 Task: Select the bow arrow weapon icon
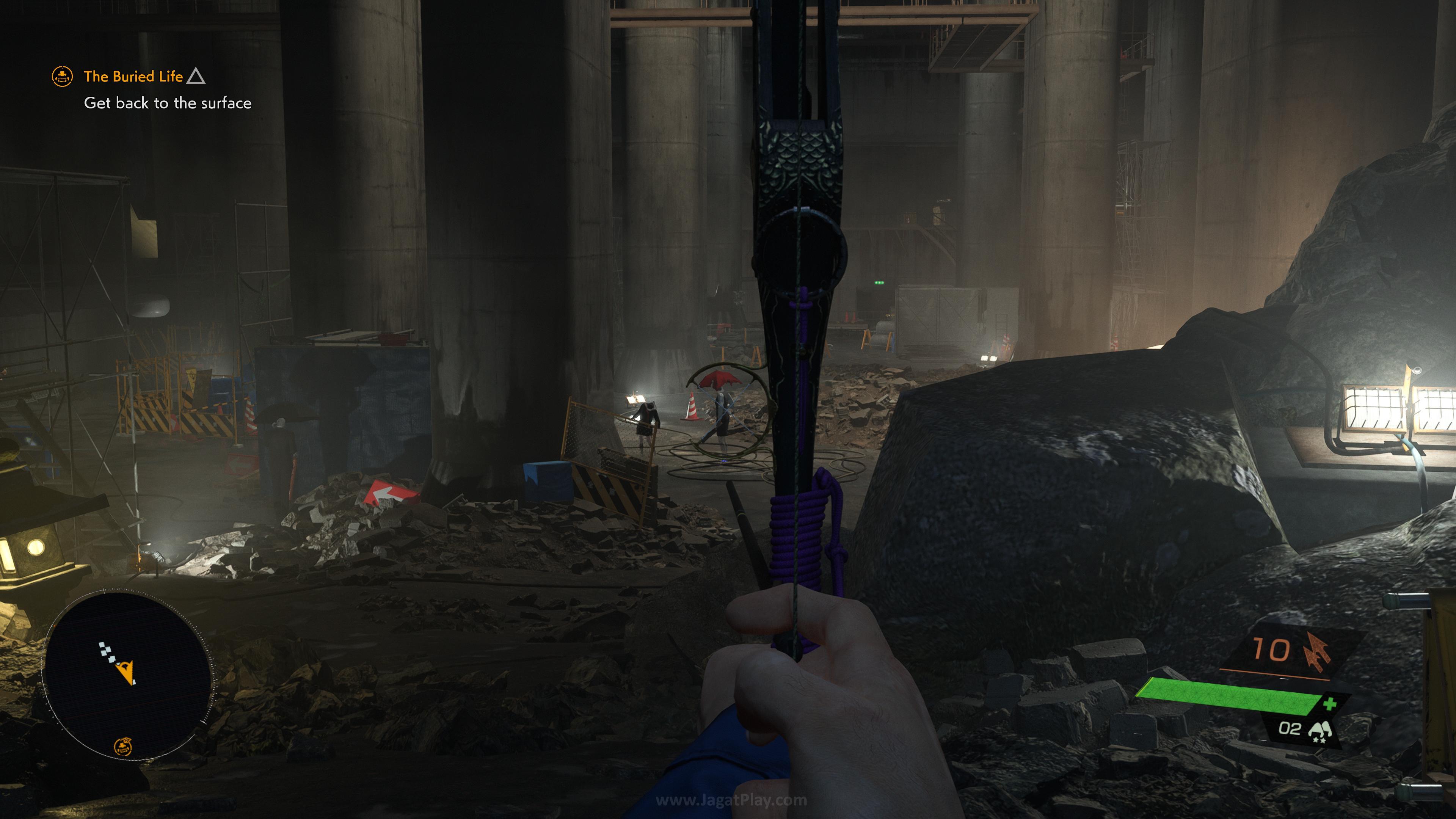click(1318, 651)
